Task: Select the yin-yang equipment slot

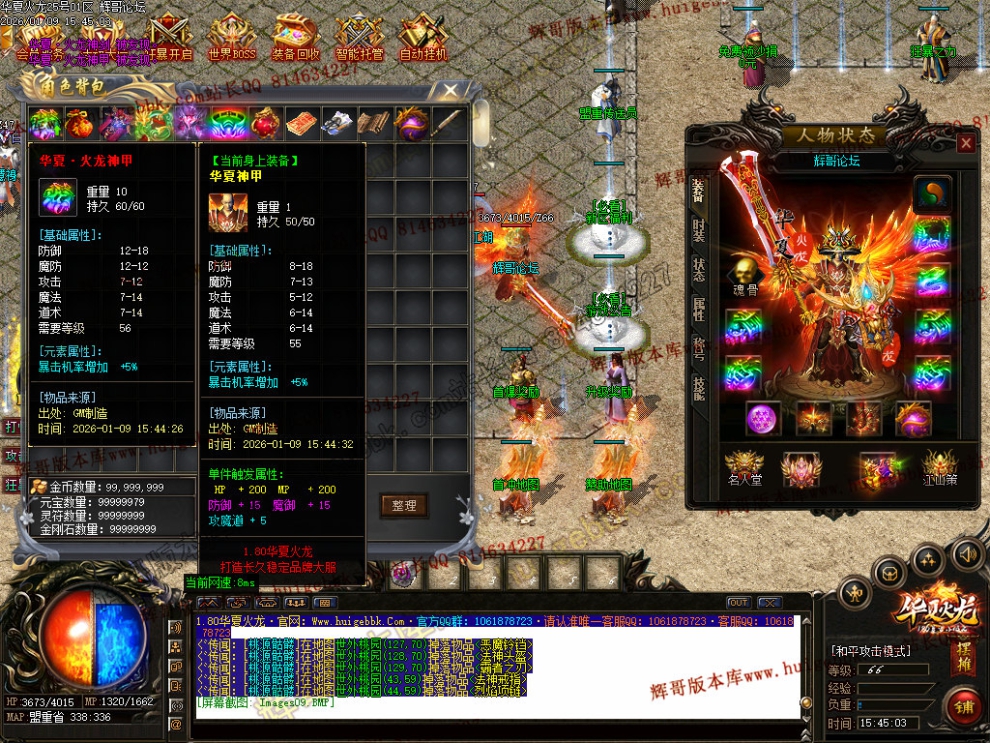Action: click(x=933, y=194)
